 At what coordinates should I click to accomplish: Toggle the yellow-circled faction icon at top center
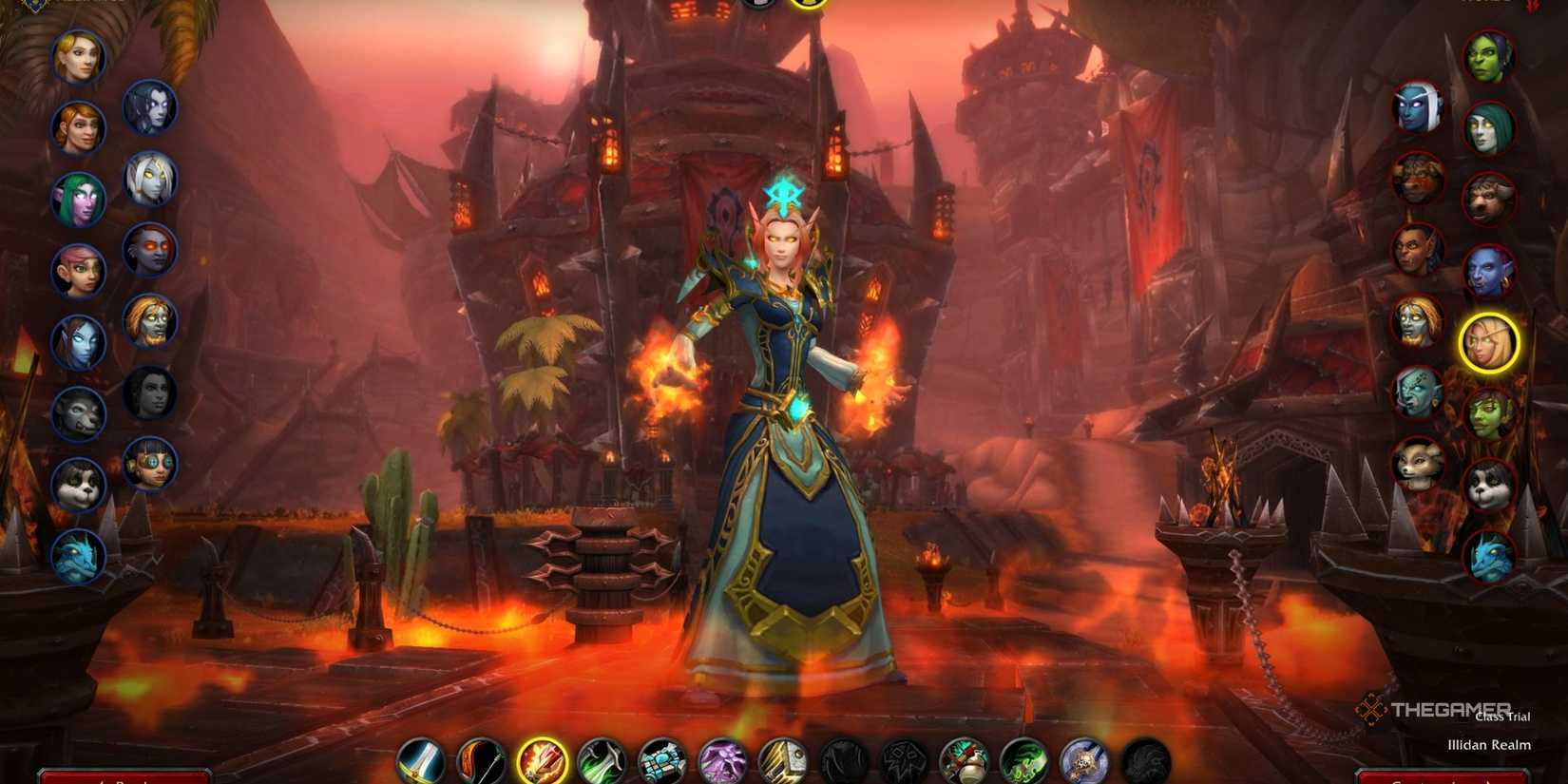(807, 7)
